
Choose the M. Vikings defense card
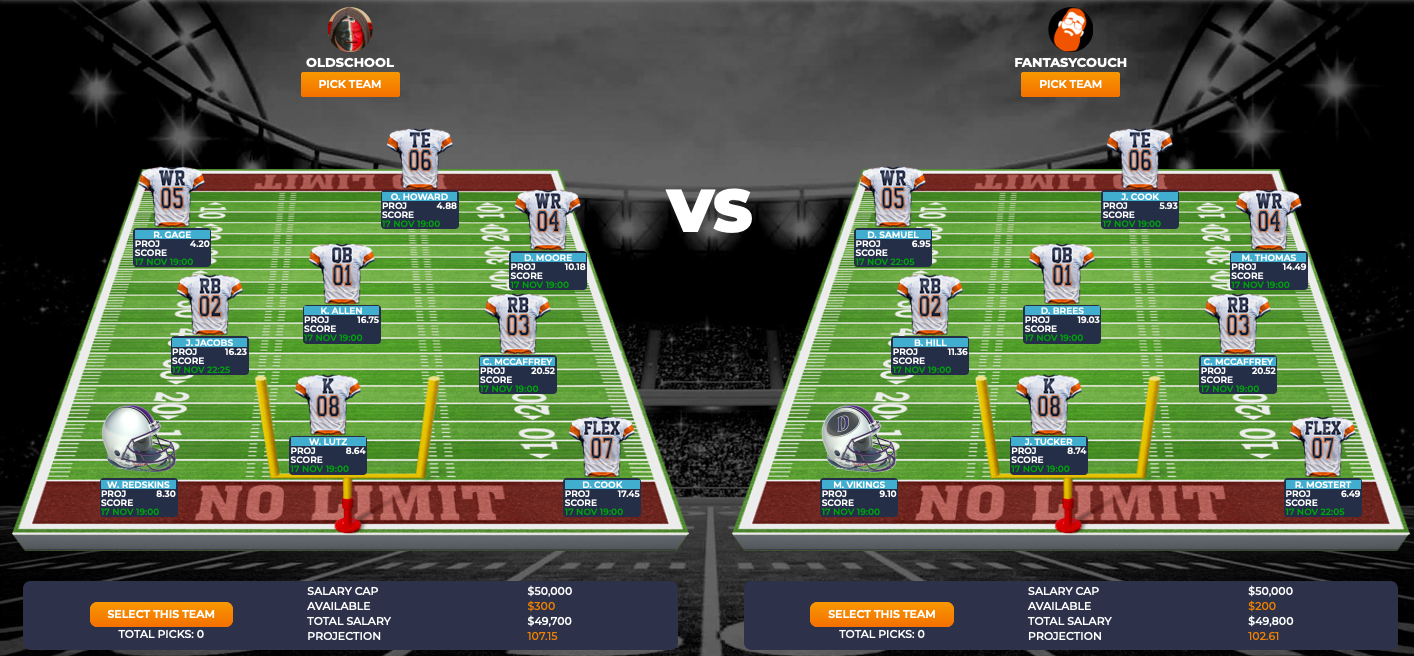(859, 498)
